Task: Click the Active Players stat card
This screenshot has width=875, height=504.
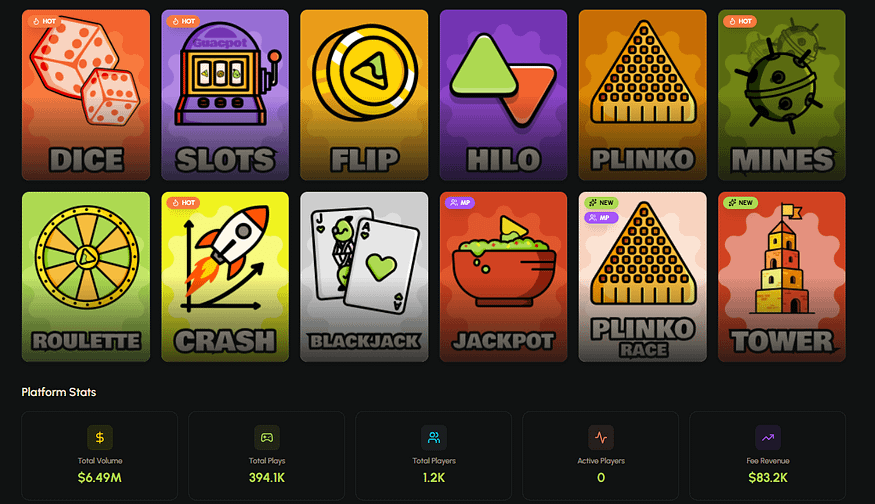Action: tap(601, 456)
